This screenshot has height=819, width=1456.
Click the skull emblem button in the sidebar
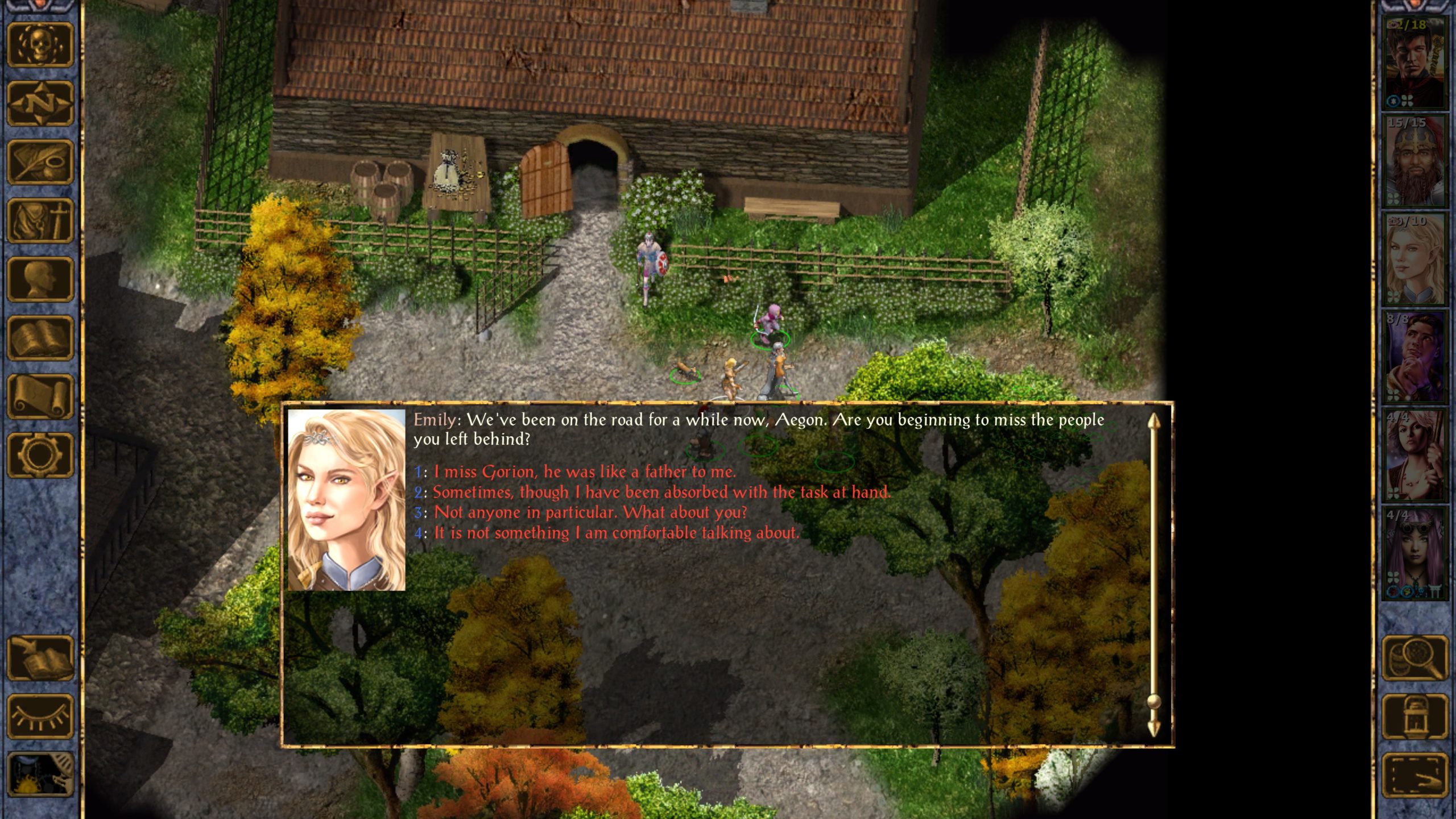40,45
